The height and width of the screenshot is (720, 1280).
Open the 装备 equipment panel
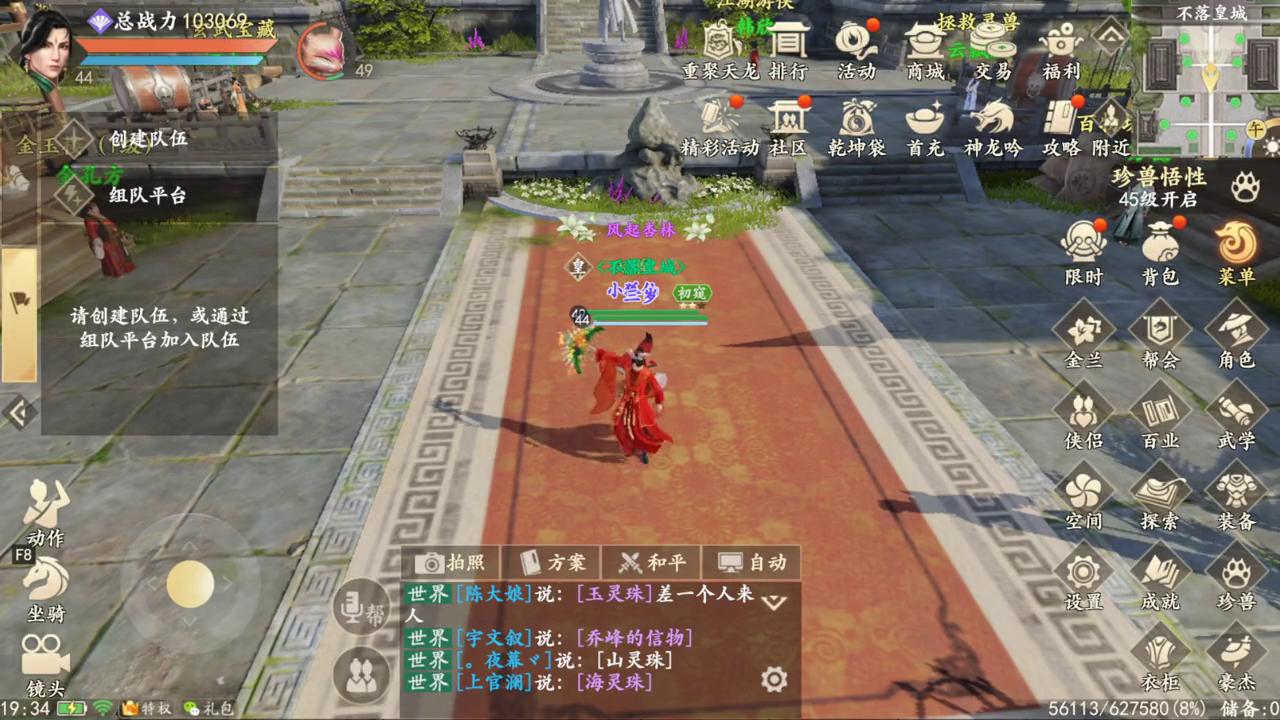1236,497
